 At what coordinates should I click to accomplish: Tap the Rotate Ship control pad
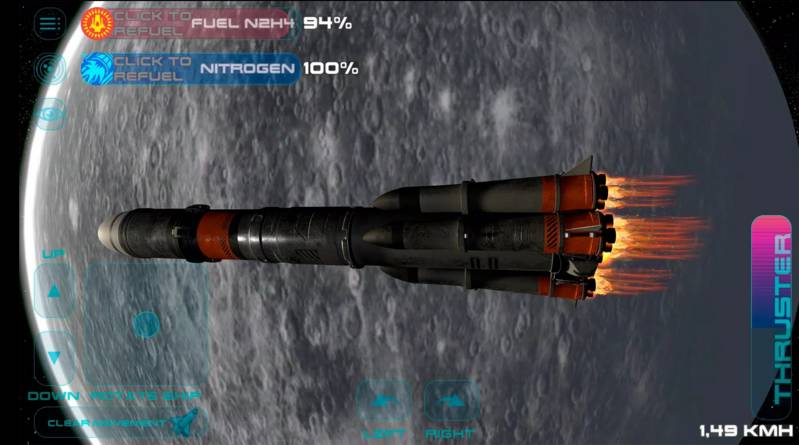click(146, 324)
